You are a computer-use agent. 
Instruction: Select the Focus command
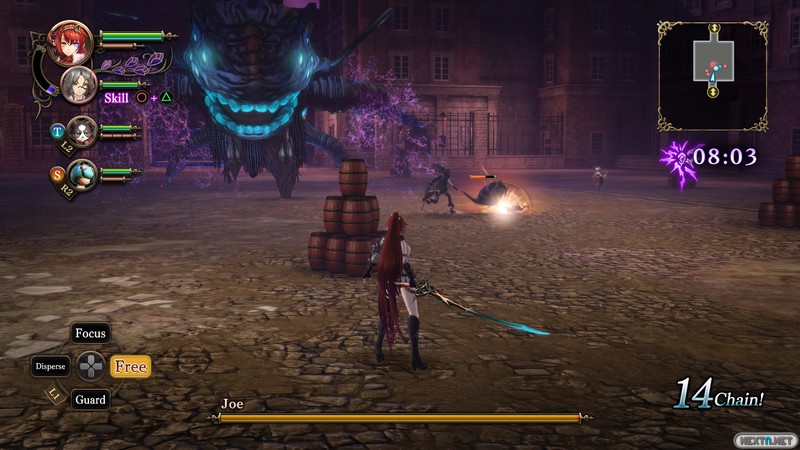(x=91, y=333)
